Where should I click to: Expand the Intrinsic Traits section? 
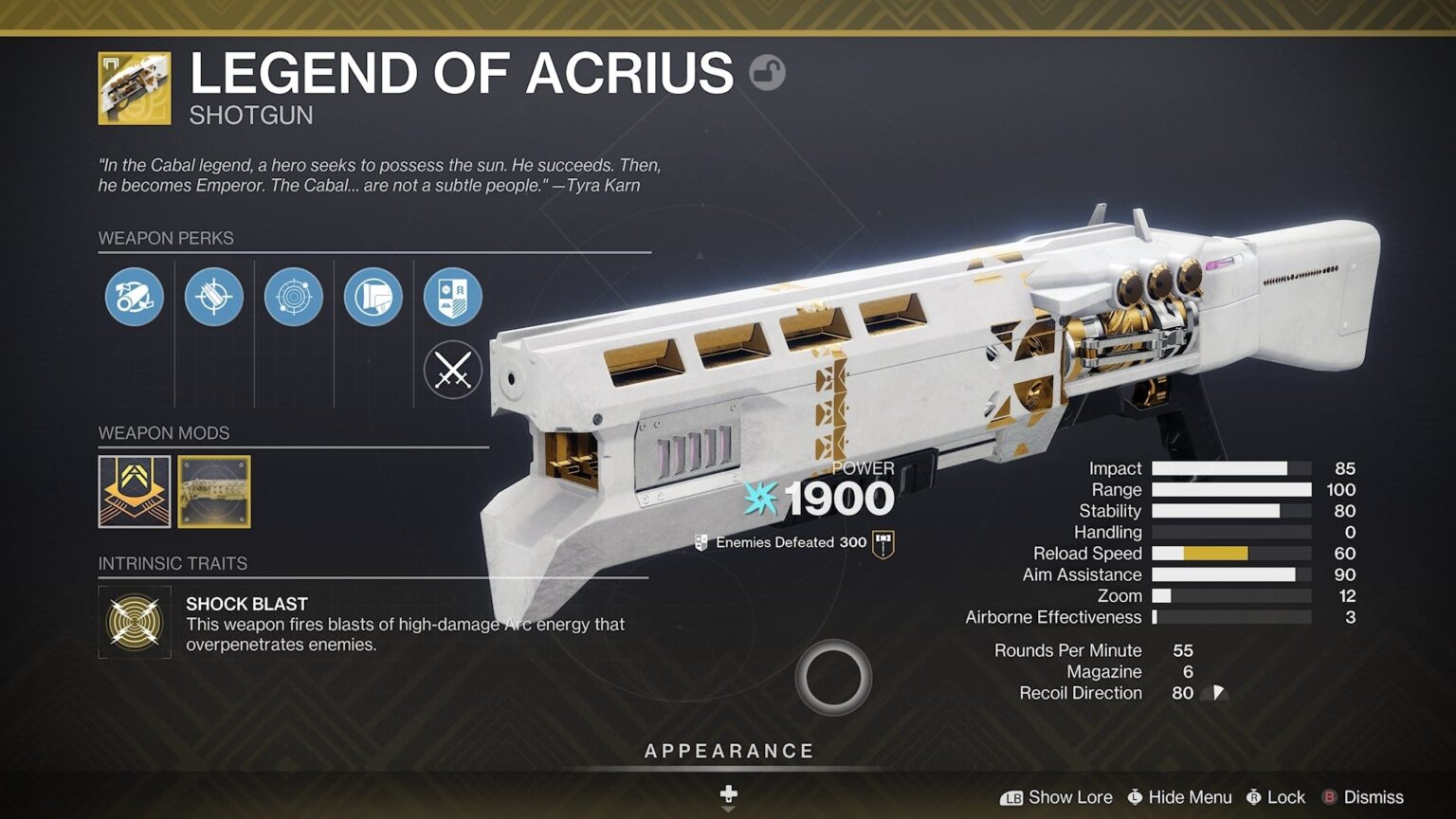173,563
